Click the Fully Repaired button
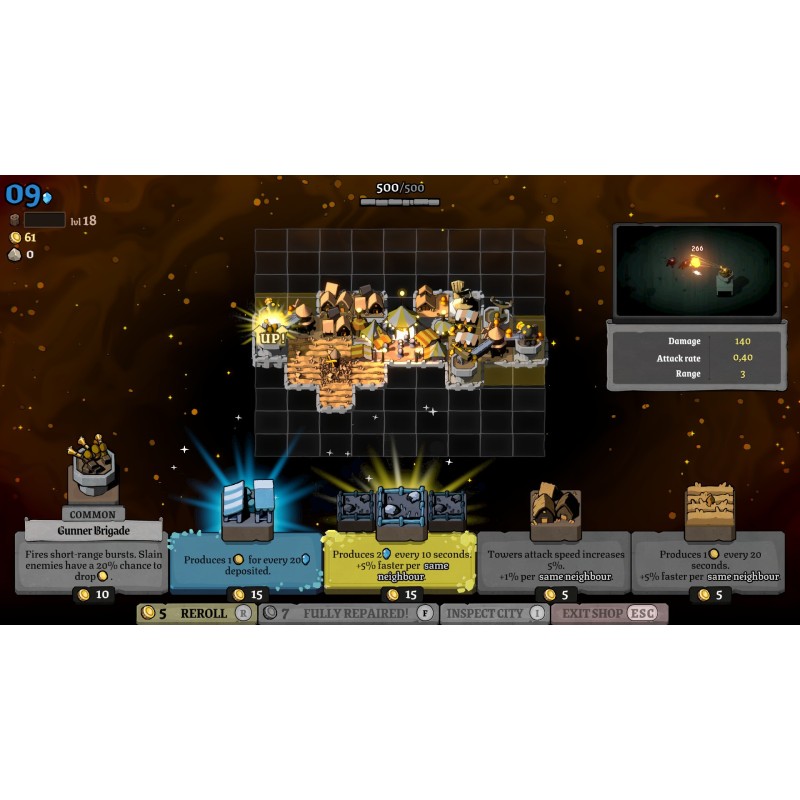This screenshot has width=800, height=800. 348,613
